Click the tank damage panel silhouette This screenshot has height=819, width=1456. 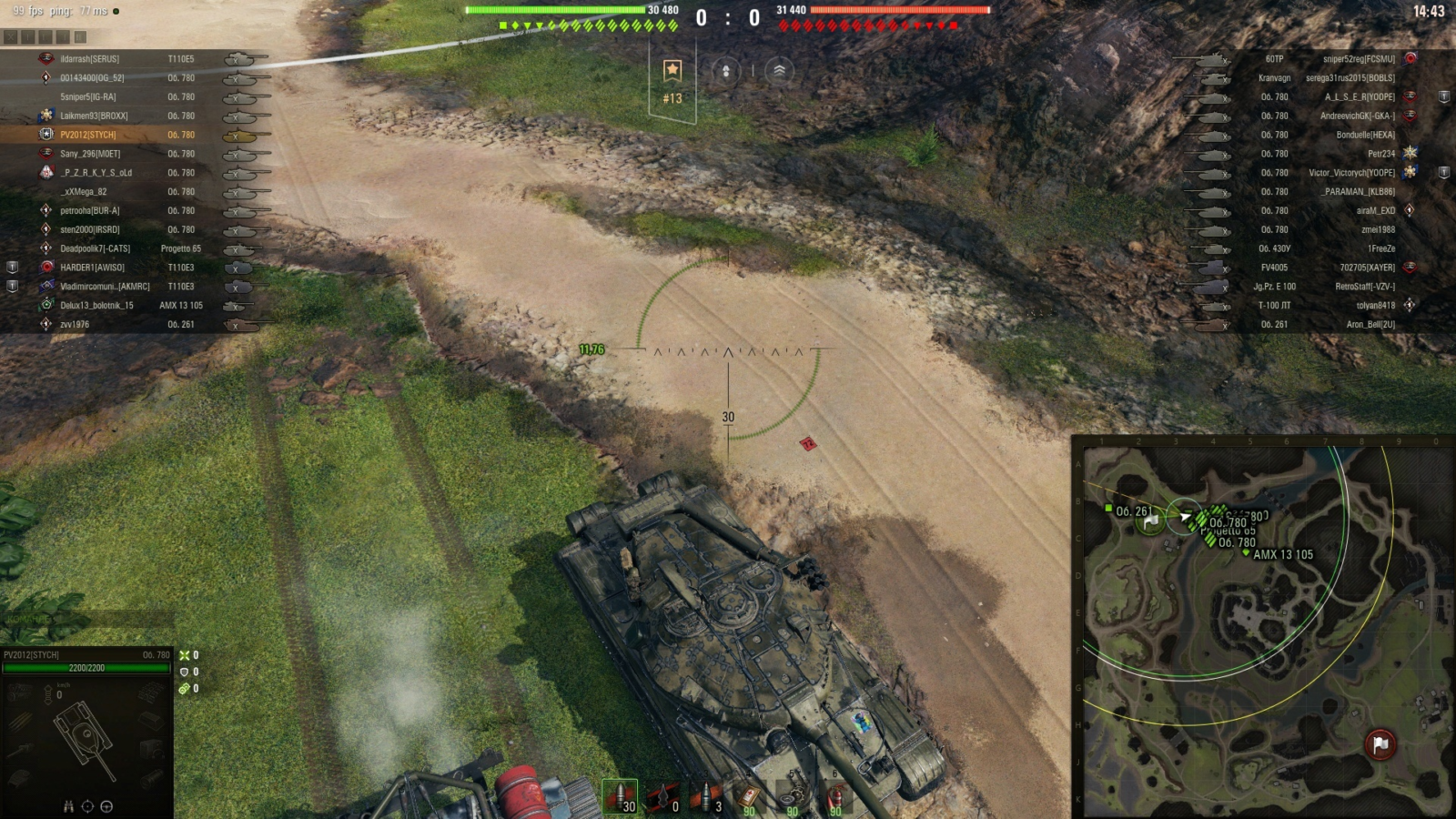(x=86, y=739)
